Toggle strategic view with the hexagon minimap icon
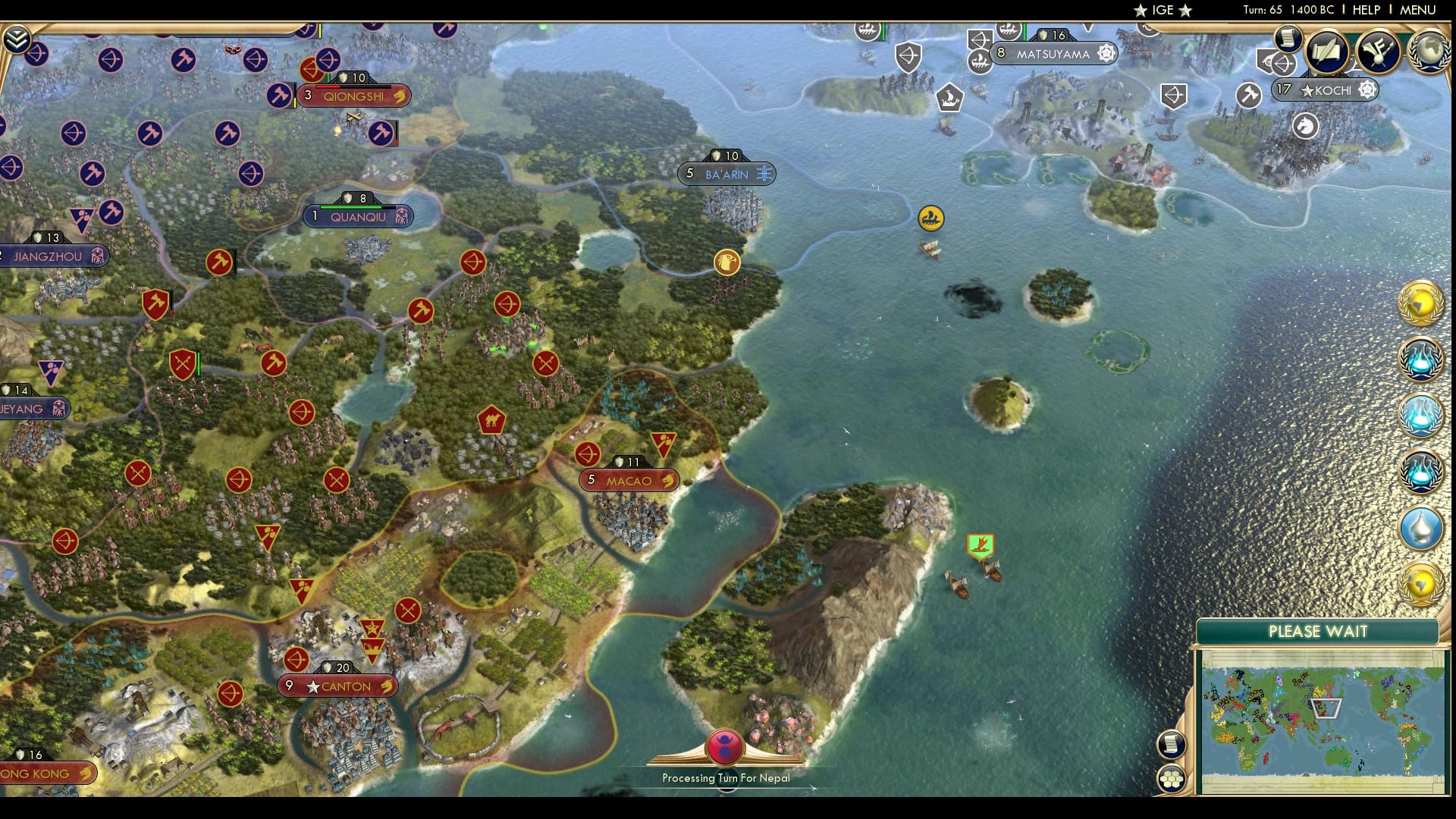Screen dimensions: 1456x819 tap(1172, 779)
